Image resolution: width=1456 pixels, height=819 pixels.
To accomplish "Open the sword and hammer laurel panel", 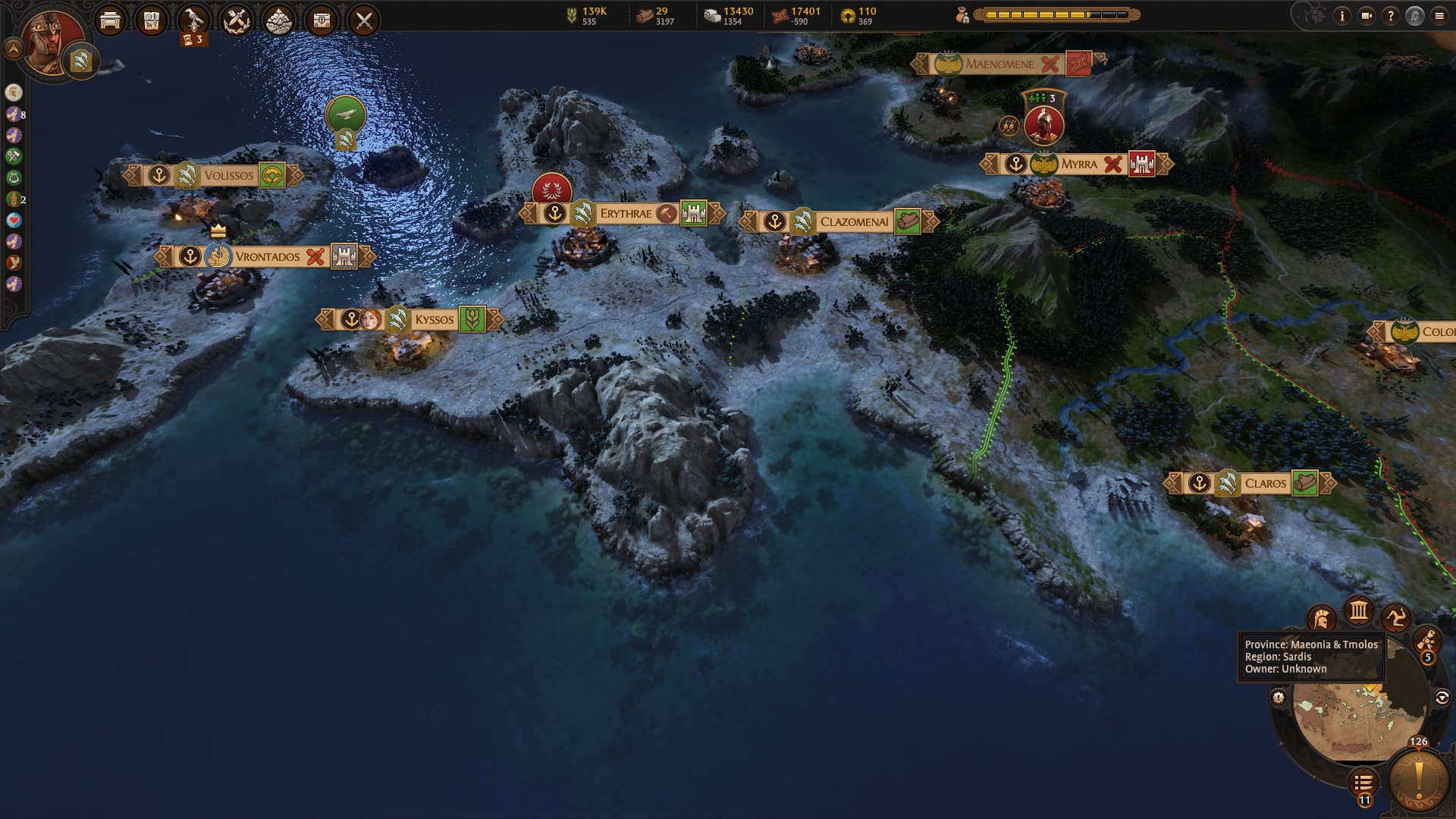I will point(237,20).
